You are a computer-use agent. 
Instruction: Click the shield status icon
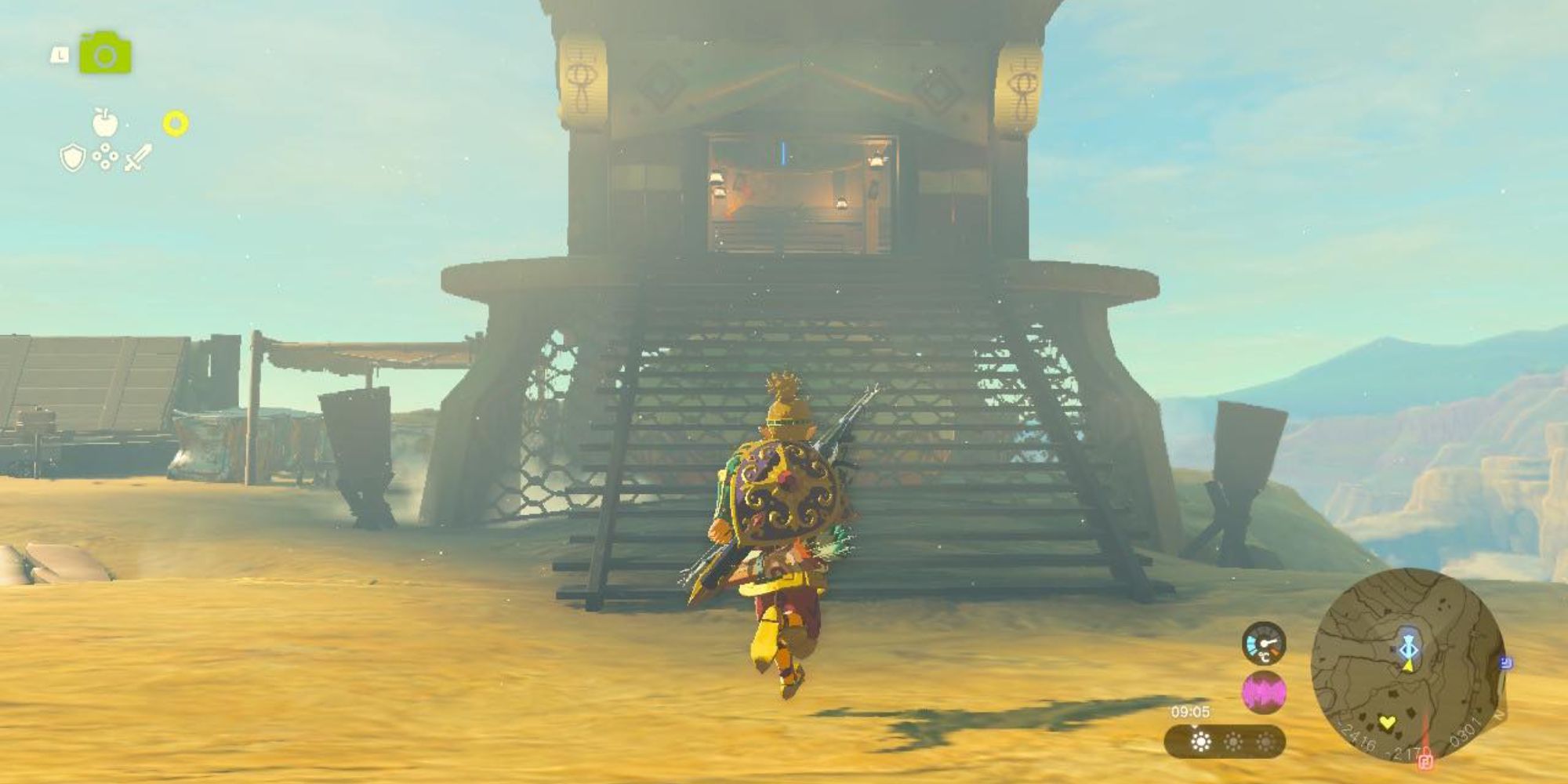(72, 158)
